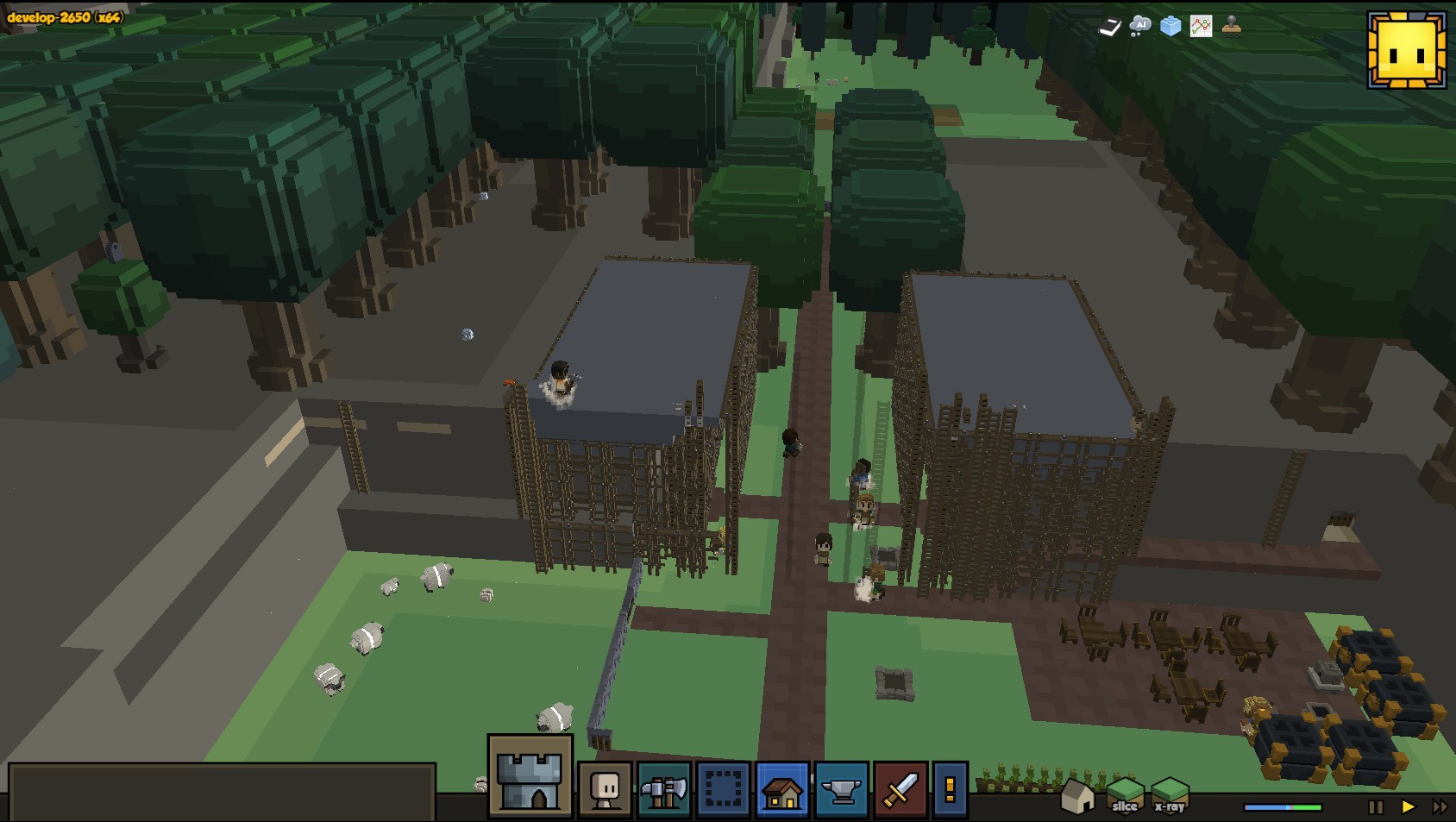The width and height of the screenshot is (1456, 822).
Task: Open the anvil crafting menu
Action: pos(841,788)
